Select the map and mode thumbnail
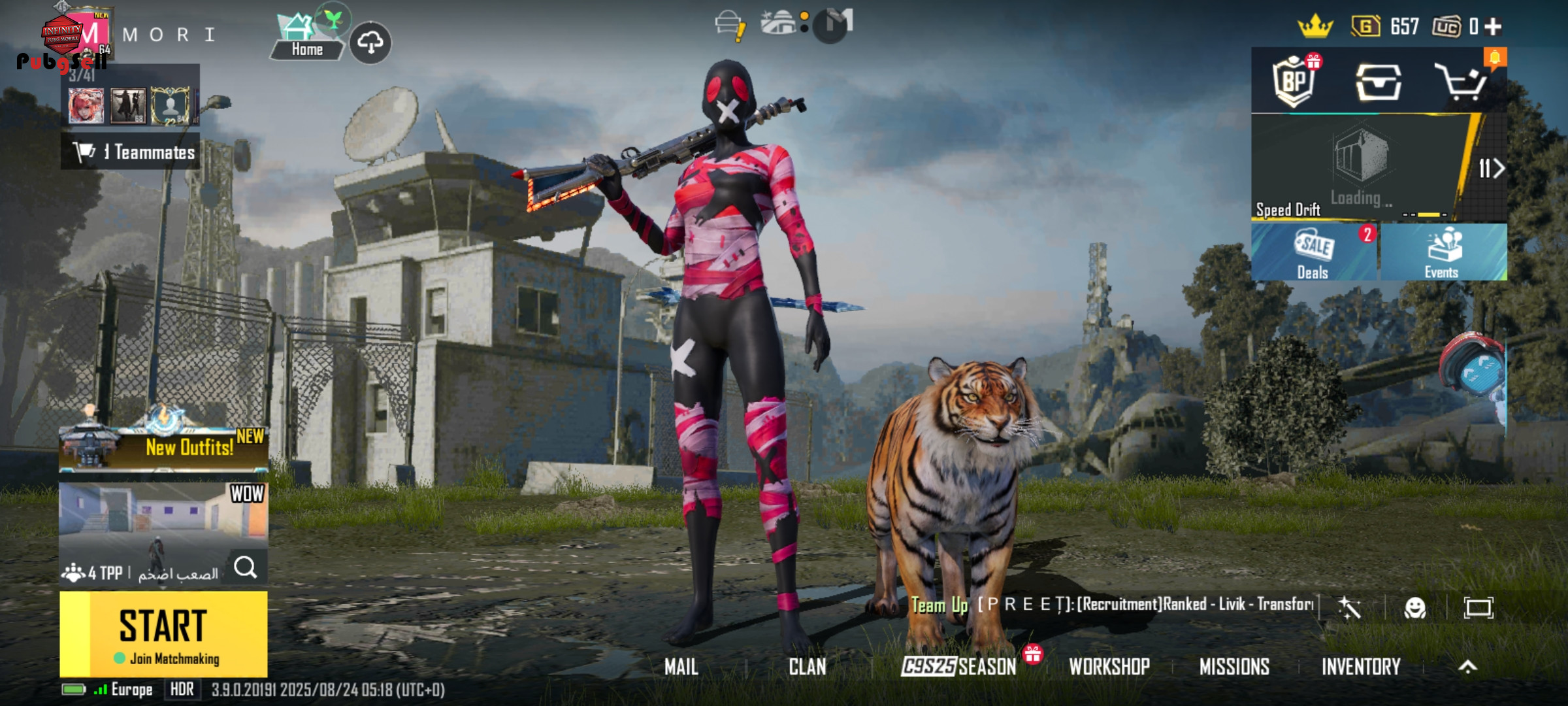 click(x=163, y=516)
